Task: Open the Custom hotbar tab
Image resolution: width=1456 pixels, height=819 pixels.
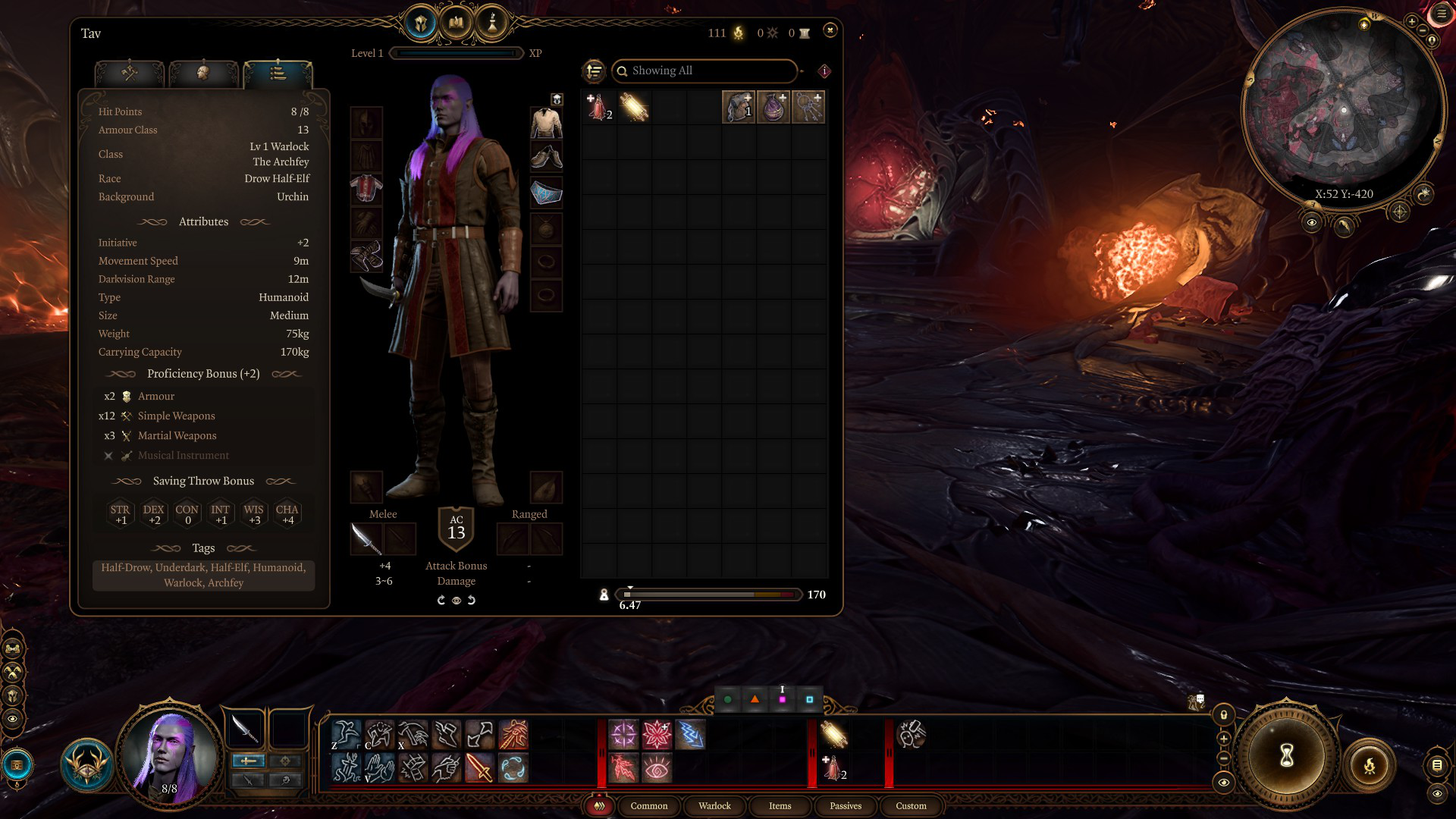Action: coord(911,806)
